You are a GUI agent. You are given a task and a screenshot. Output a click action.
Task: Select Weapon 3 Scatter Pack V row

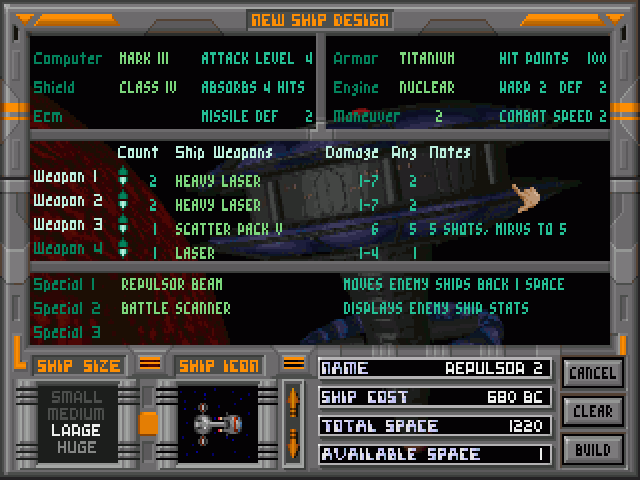[229, 229]
